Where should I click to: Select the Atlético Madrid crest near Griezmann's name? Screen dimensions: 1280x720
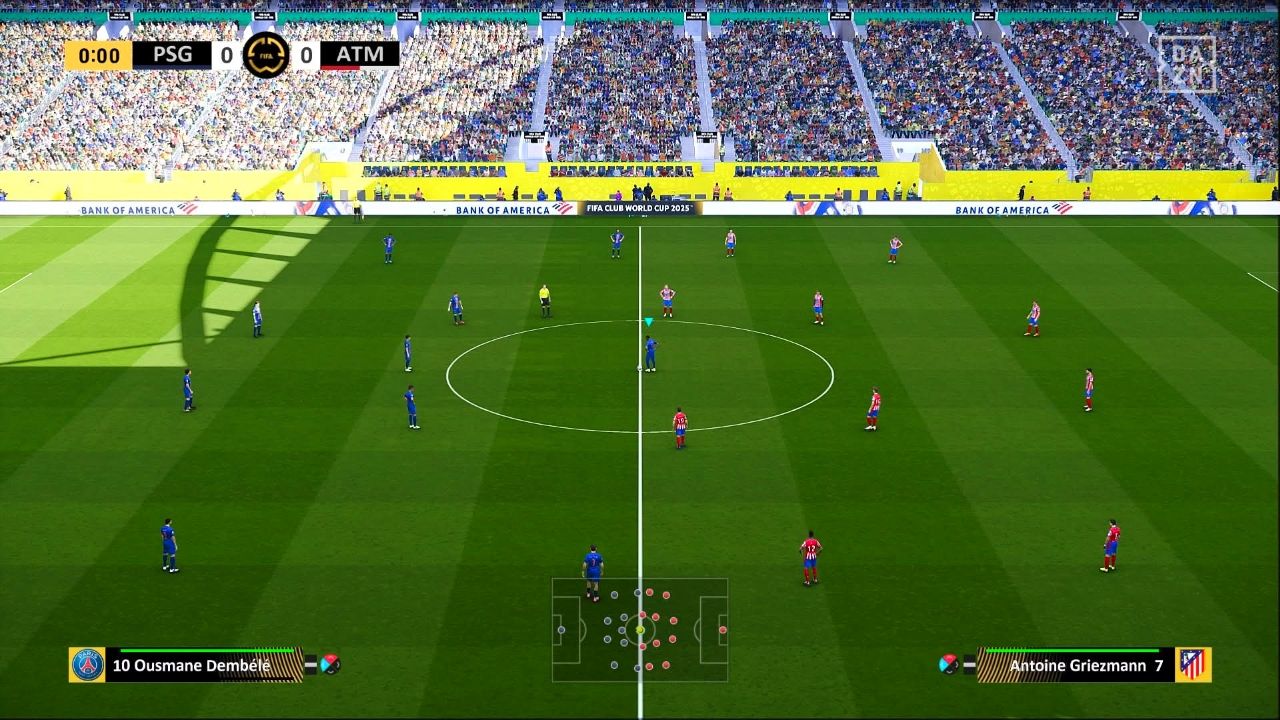1191,664
